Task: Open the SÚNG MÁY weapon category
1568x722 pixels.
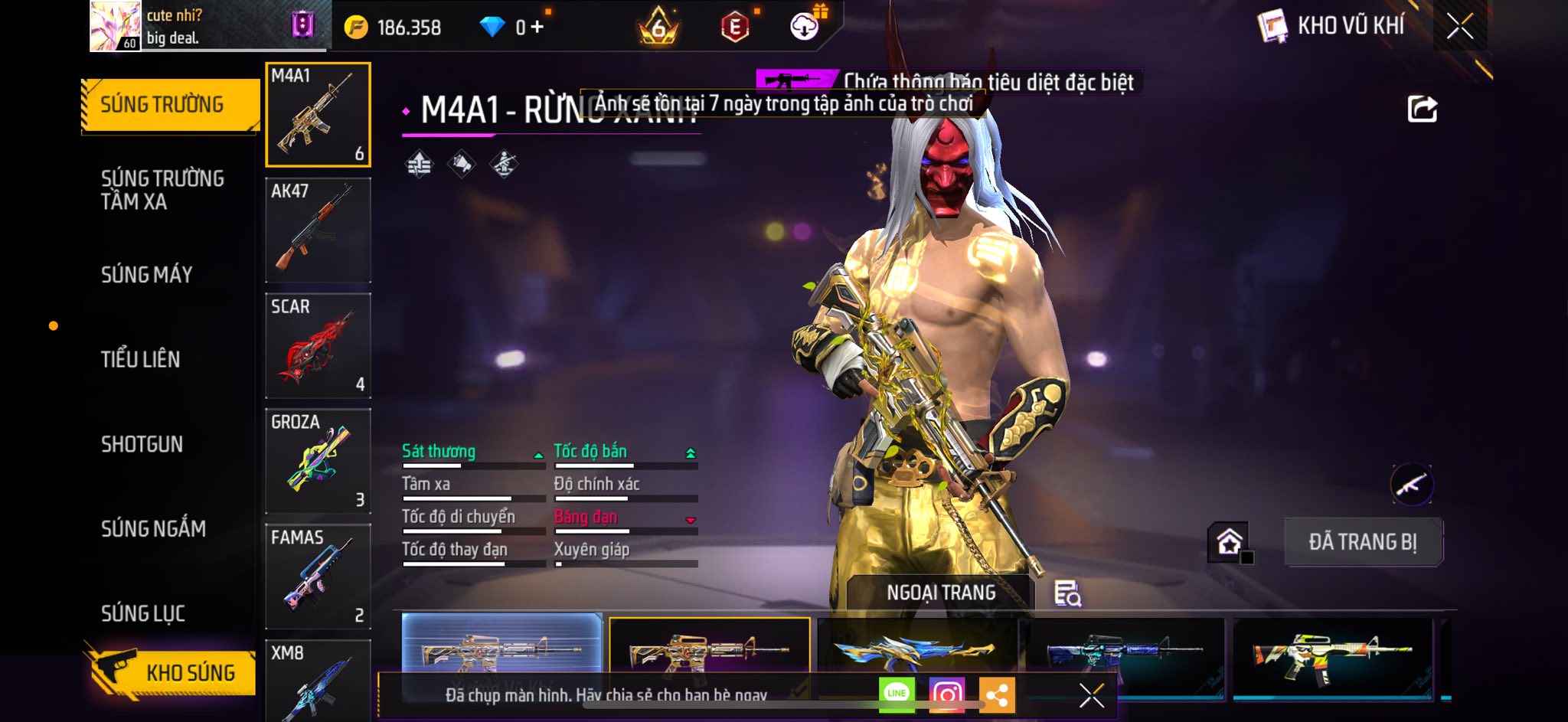Action: click(147, 275)
